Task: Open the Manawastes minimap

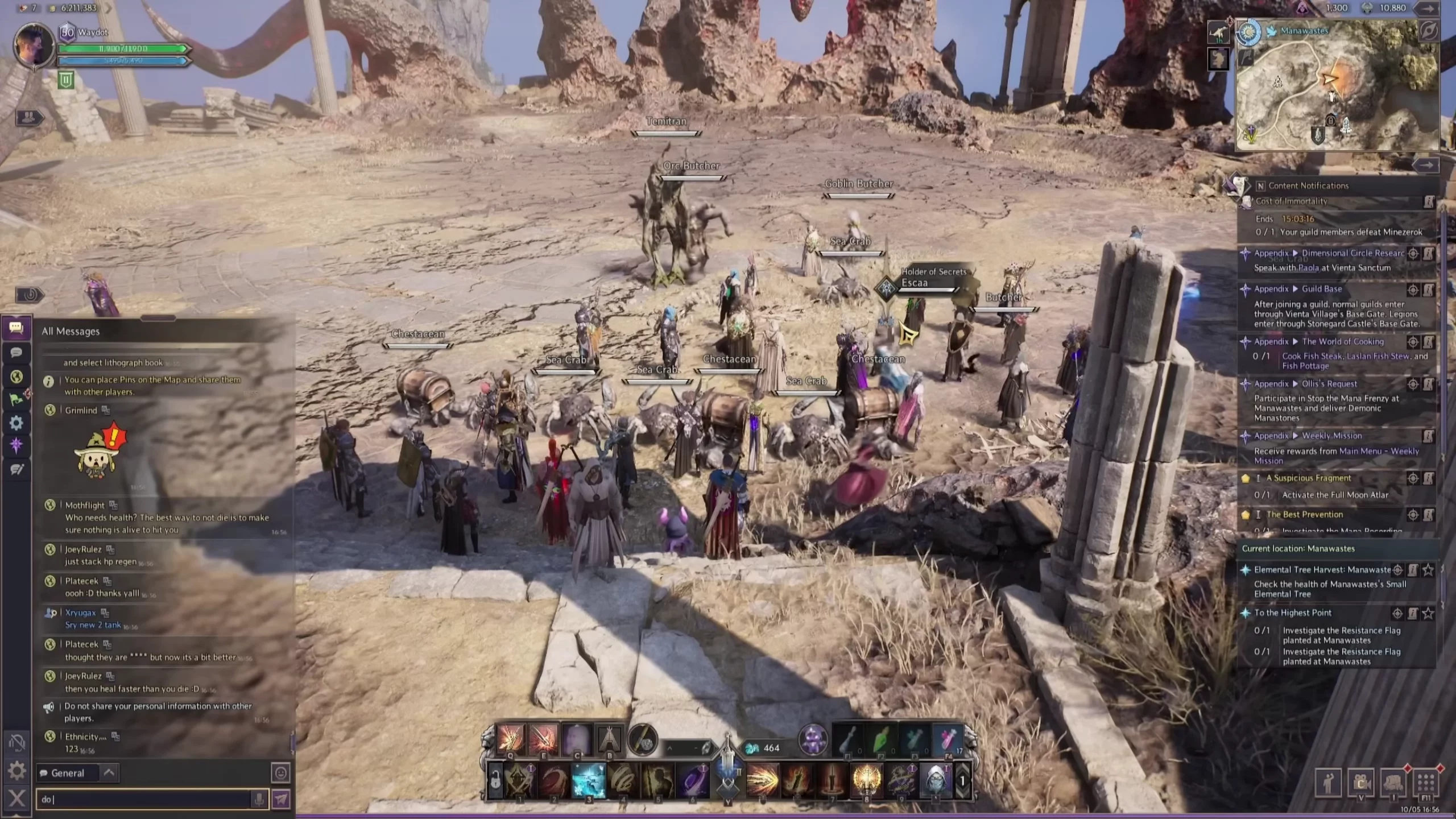Action: coord(1338,85)
